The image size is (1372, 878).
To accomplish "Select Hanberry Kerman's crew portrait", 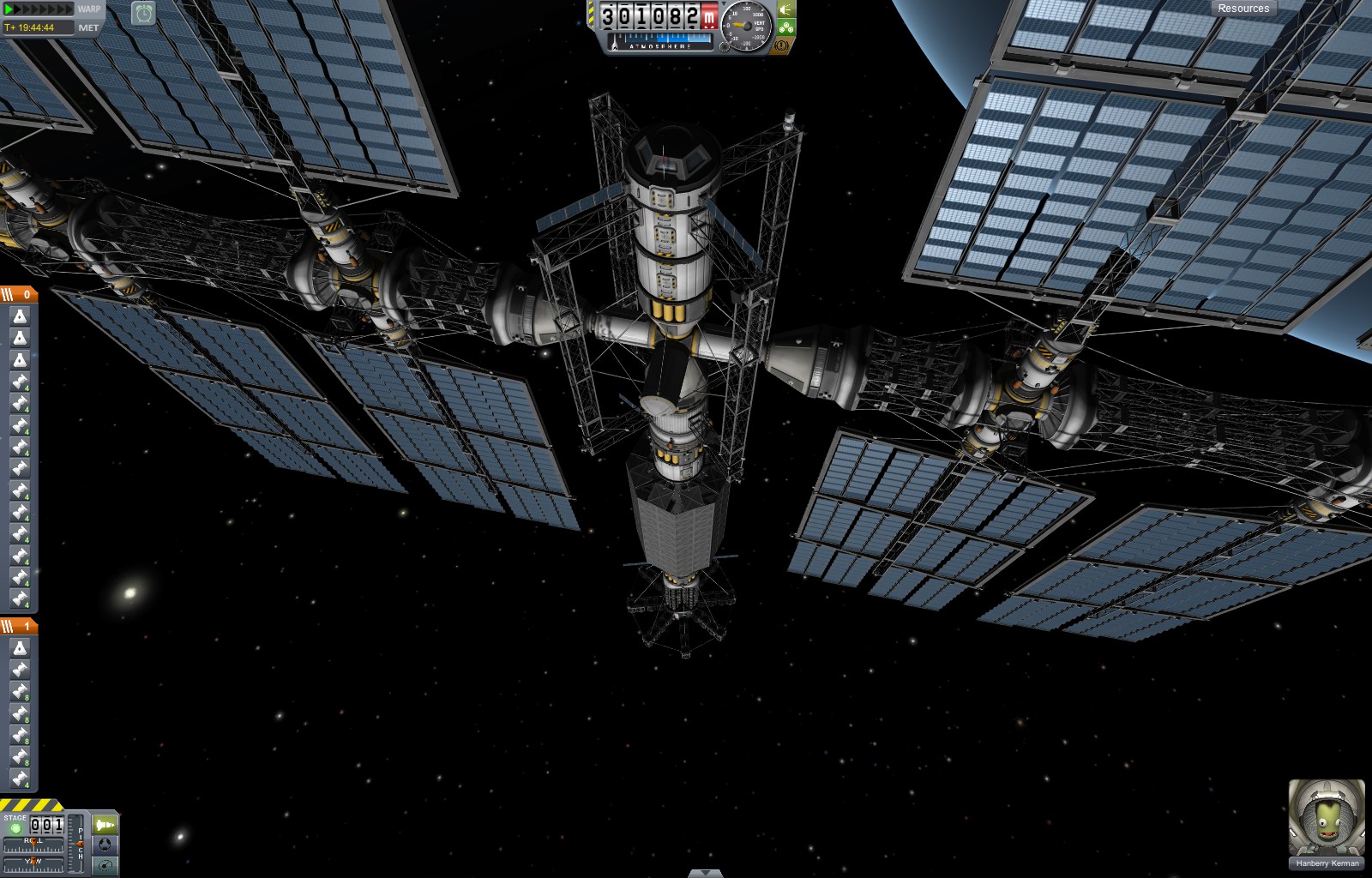I will click(1326, 818).
